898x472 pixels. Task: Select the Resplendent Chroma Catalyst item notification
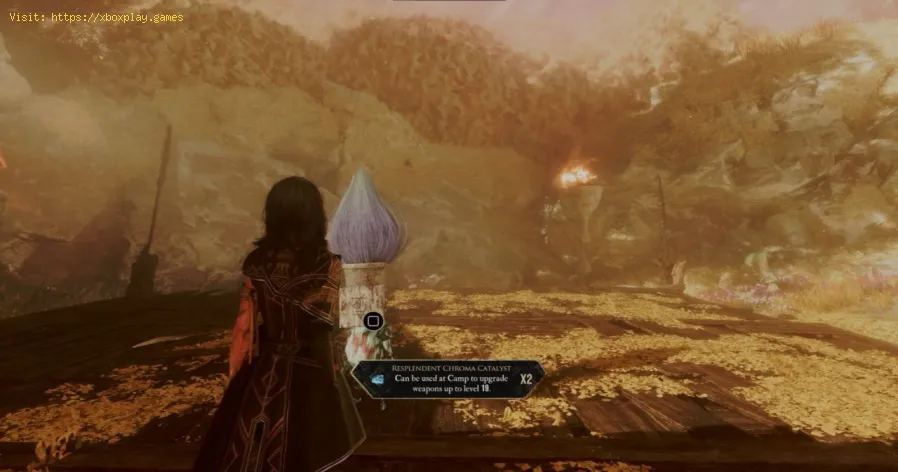[450, 378]
